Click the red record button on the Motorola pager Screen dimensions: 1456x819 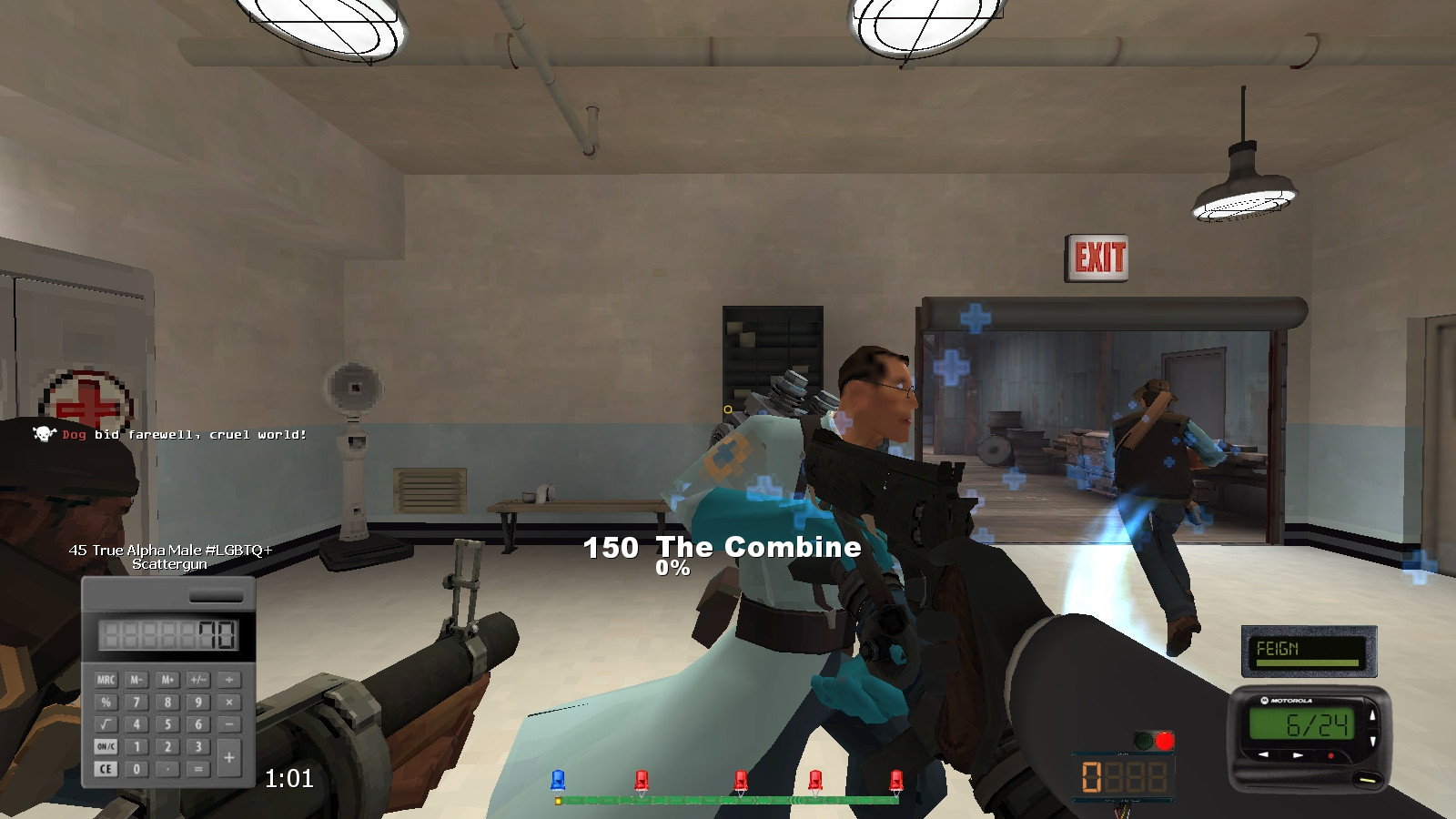[x=1330, y=756]
